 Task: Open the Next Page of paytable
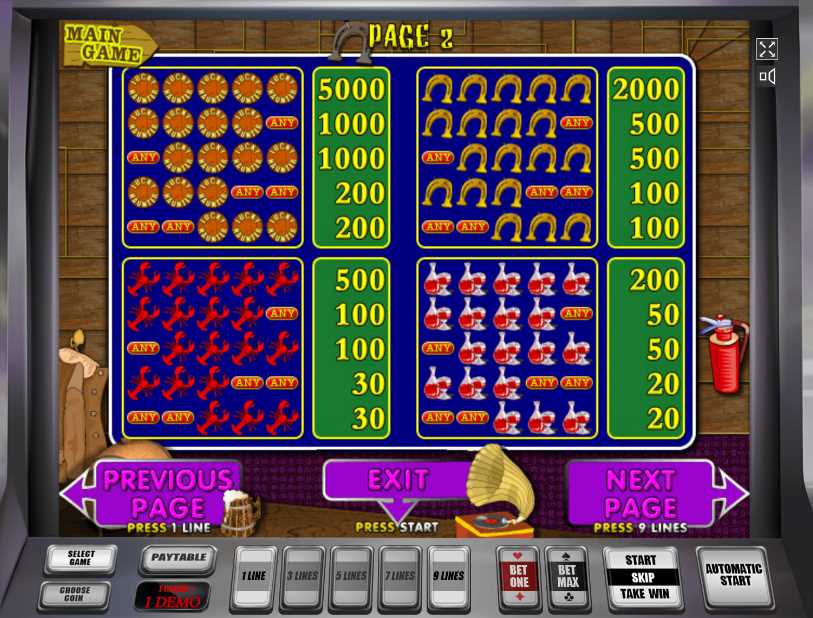(640, 492)
